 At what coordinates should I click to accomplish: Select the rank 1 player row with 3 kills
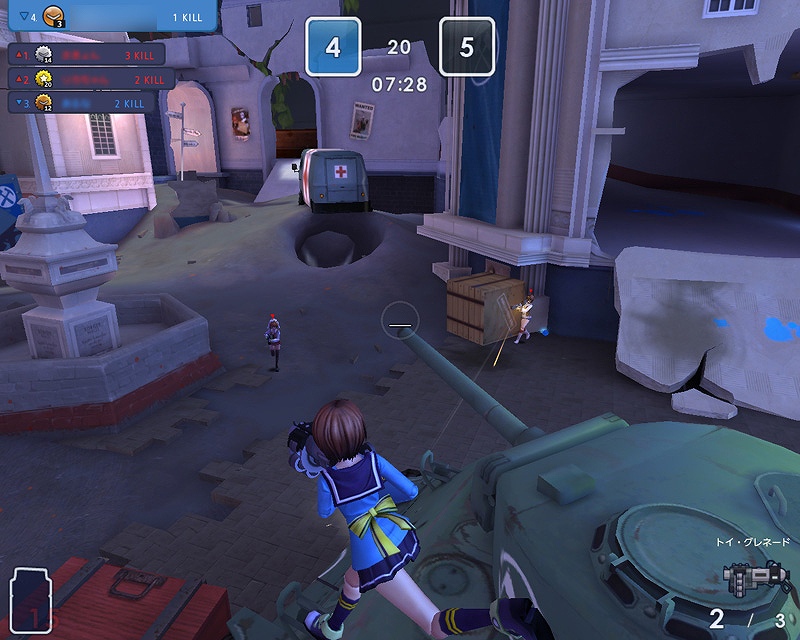tap(88, 54)
